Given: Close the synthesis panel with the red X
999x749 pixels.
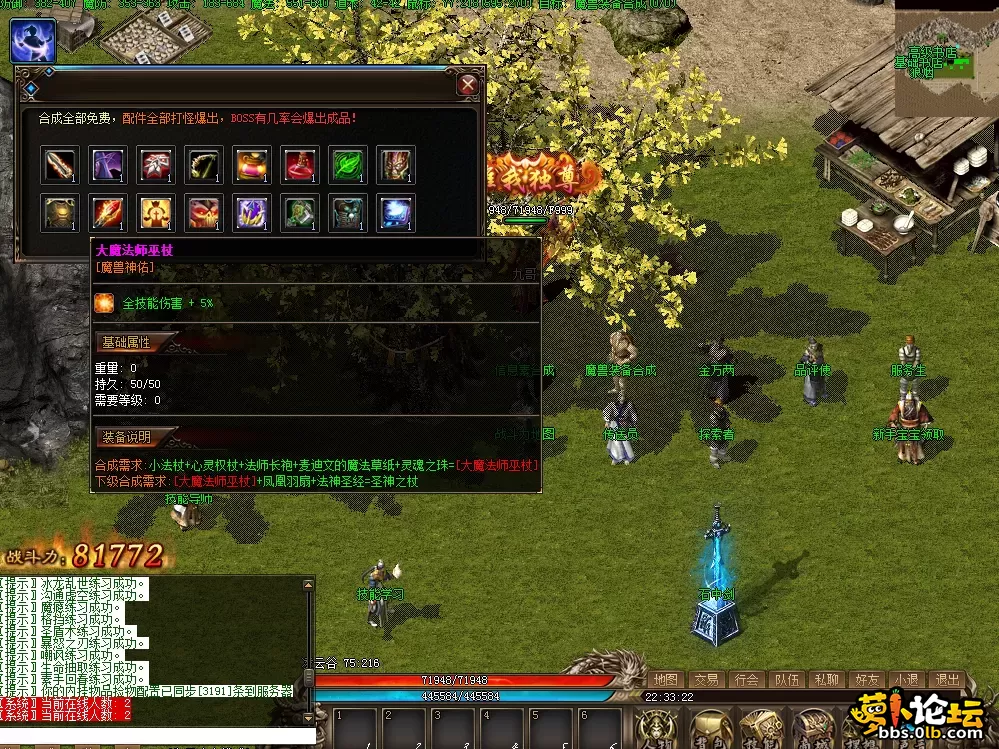Looking at the screenshot, I should point(468,85).
